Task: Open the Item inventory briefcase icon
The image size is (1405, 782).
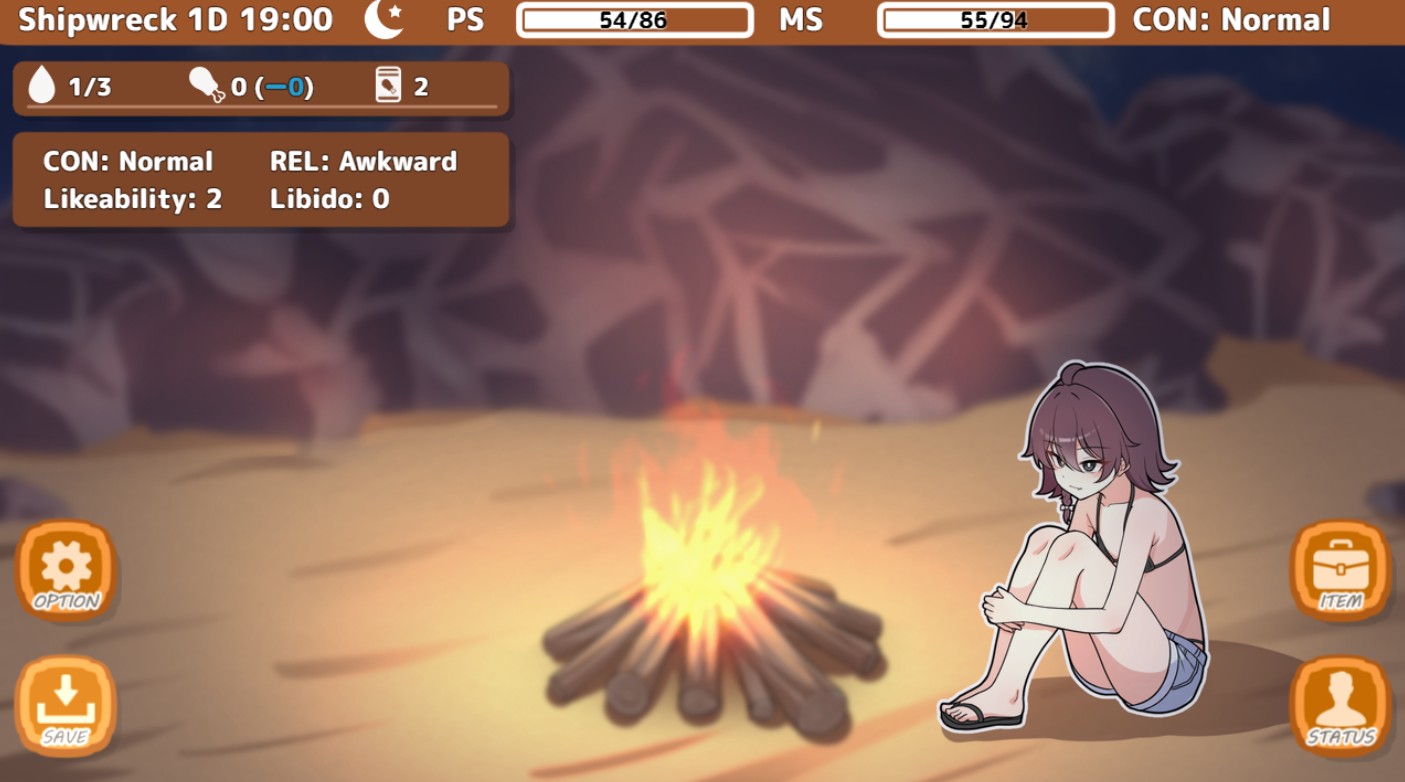Action: tap(1340, 570)
